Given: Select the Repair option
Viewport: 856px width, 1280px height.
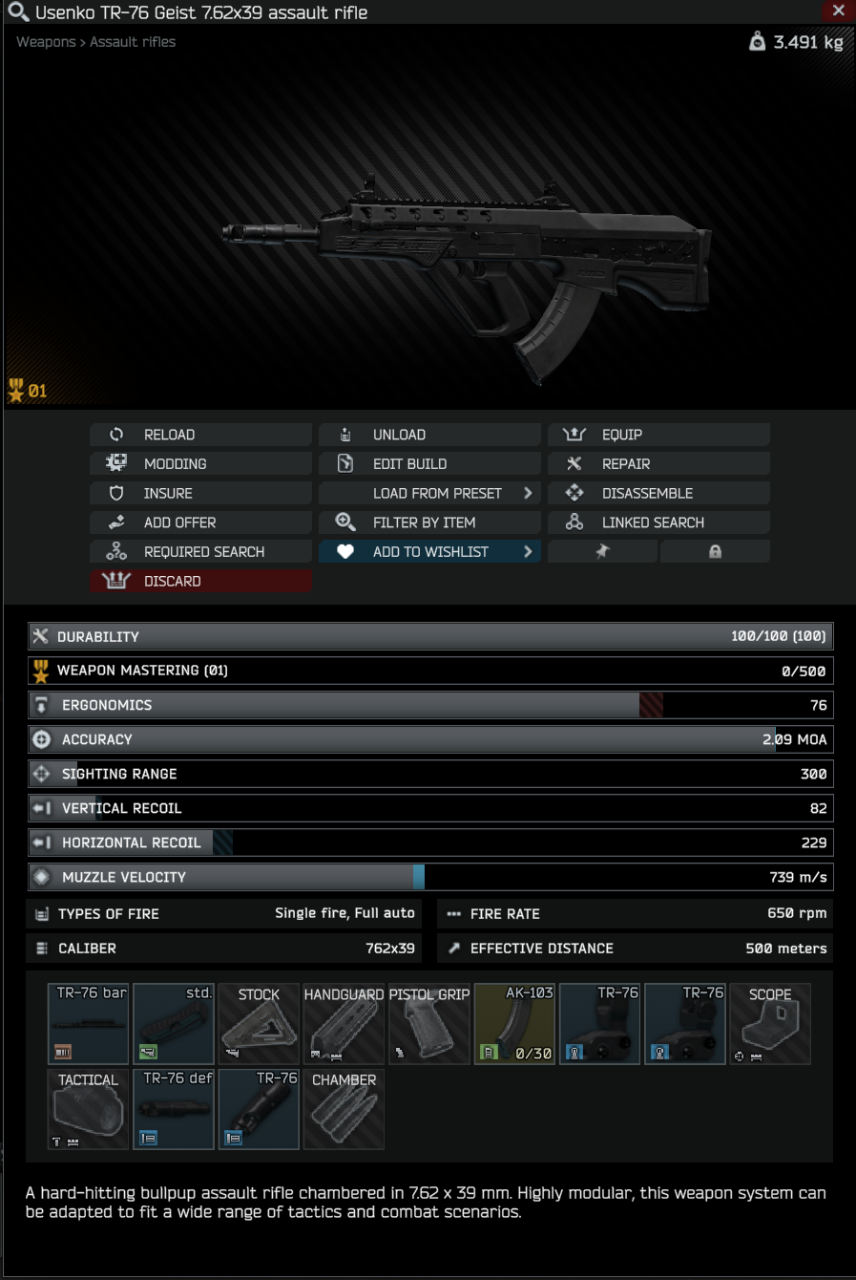Looking at the screenshot, I should pyautogui.click(x=658, y=464).
